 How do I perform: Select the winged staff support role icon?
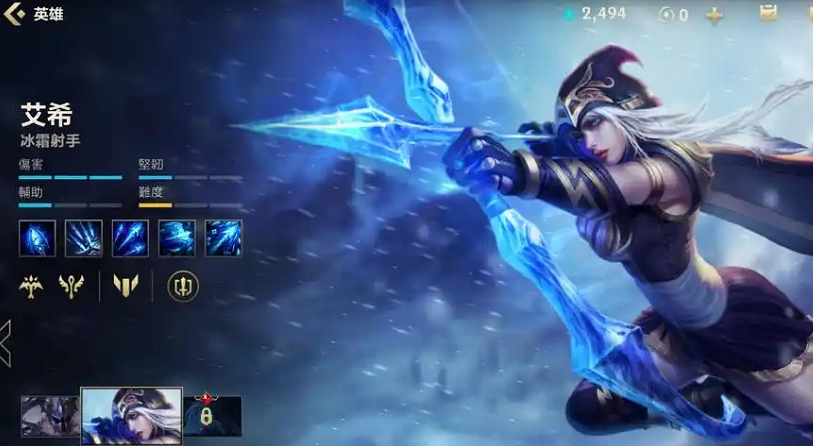pyautogui.click(x=72, y=287)
